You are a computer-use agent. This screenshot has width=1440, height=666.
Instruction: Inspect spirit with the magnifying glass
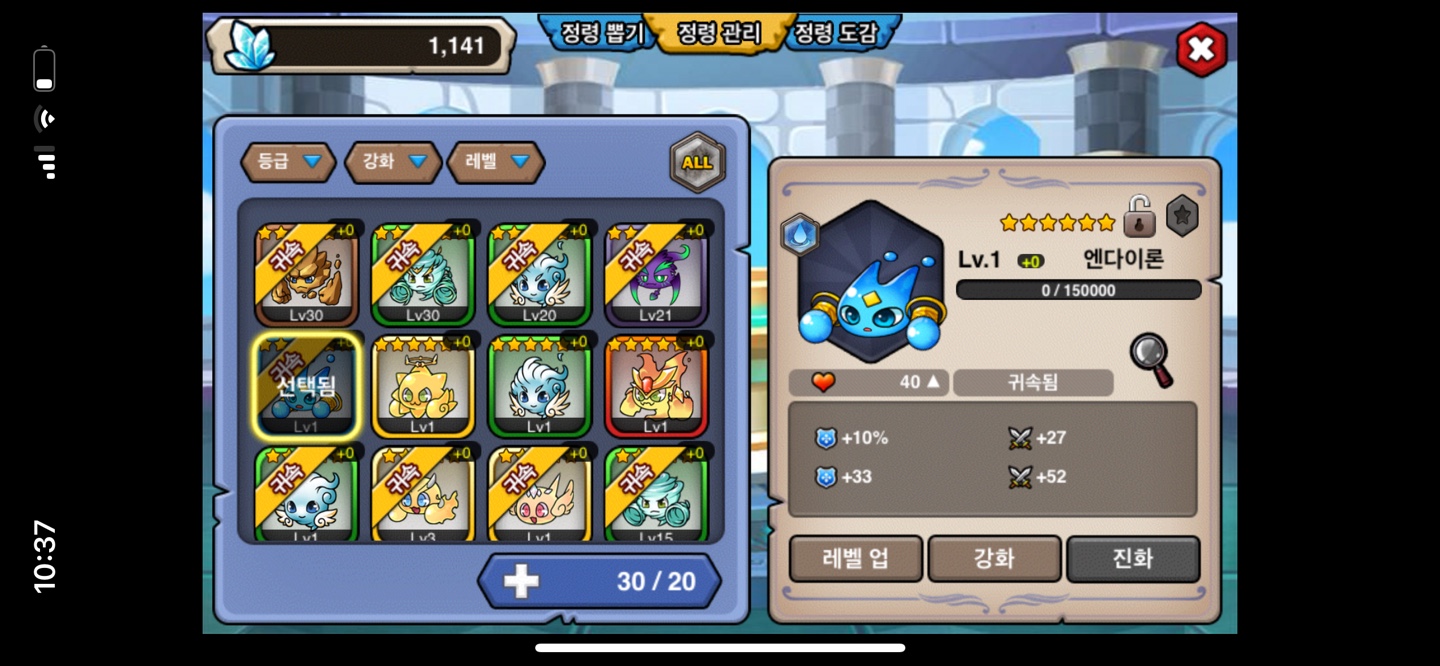[x=1151, y=359]
